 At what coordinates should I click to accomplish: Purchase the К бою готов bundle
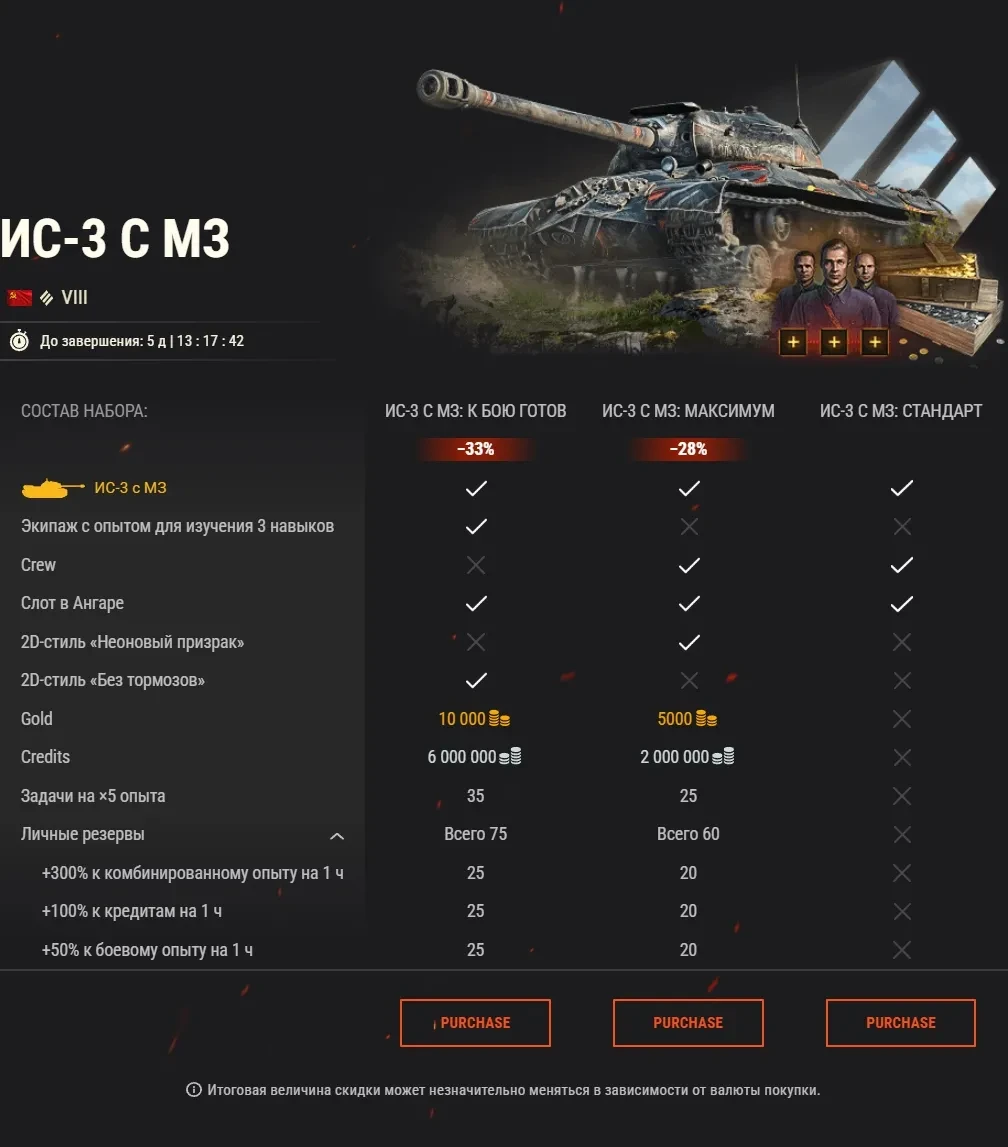tap(475, 1022)
